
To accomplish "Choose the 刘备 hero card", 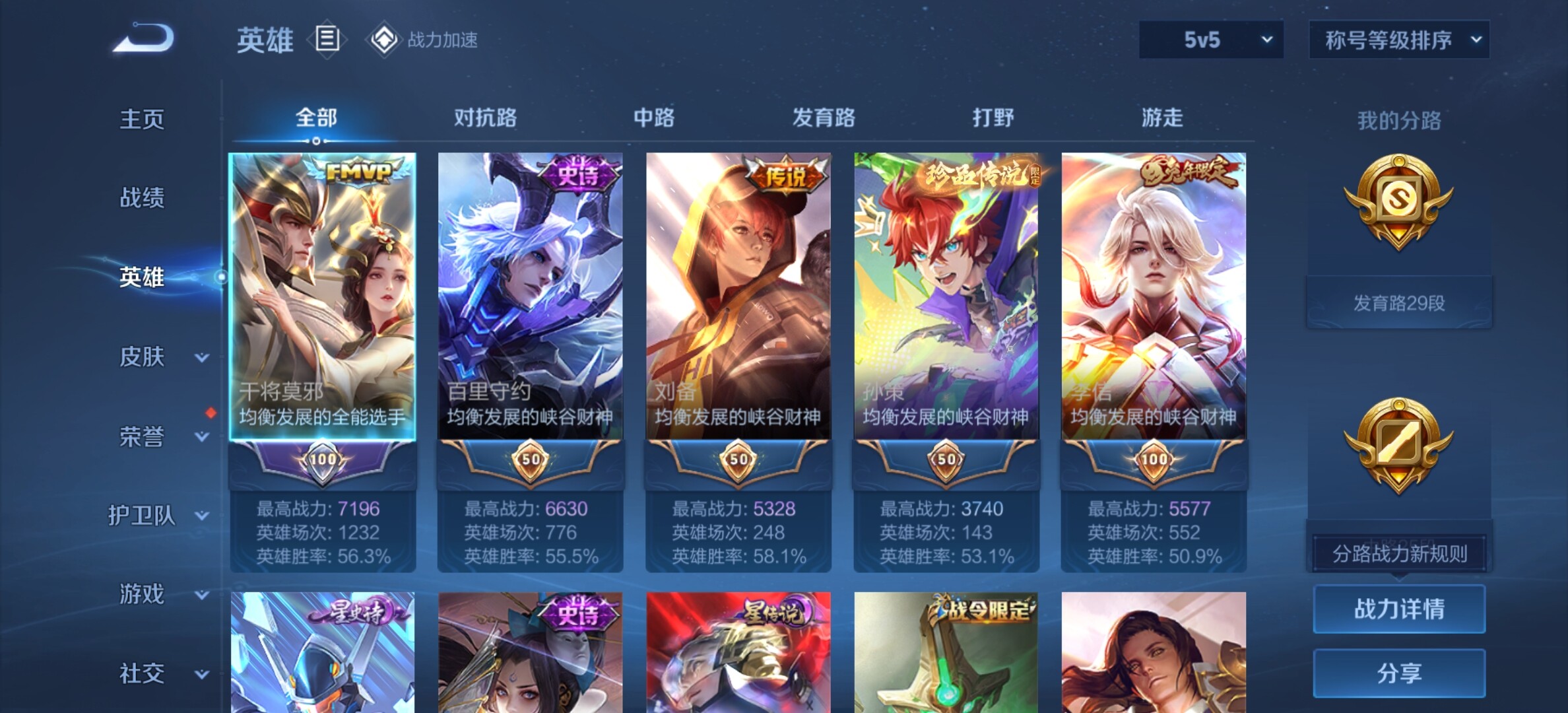I will [738, 297].
